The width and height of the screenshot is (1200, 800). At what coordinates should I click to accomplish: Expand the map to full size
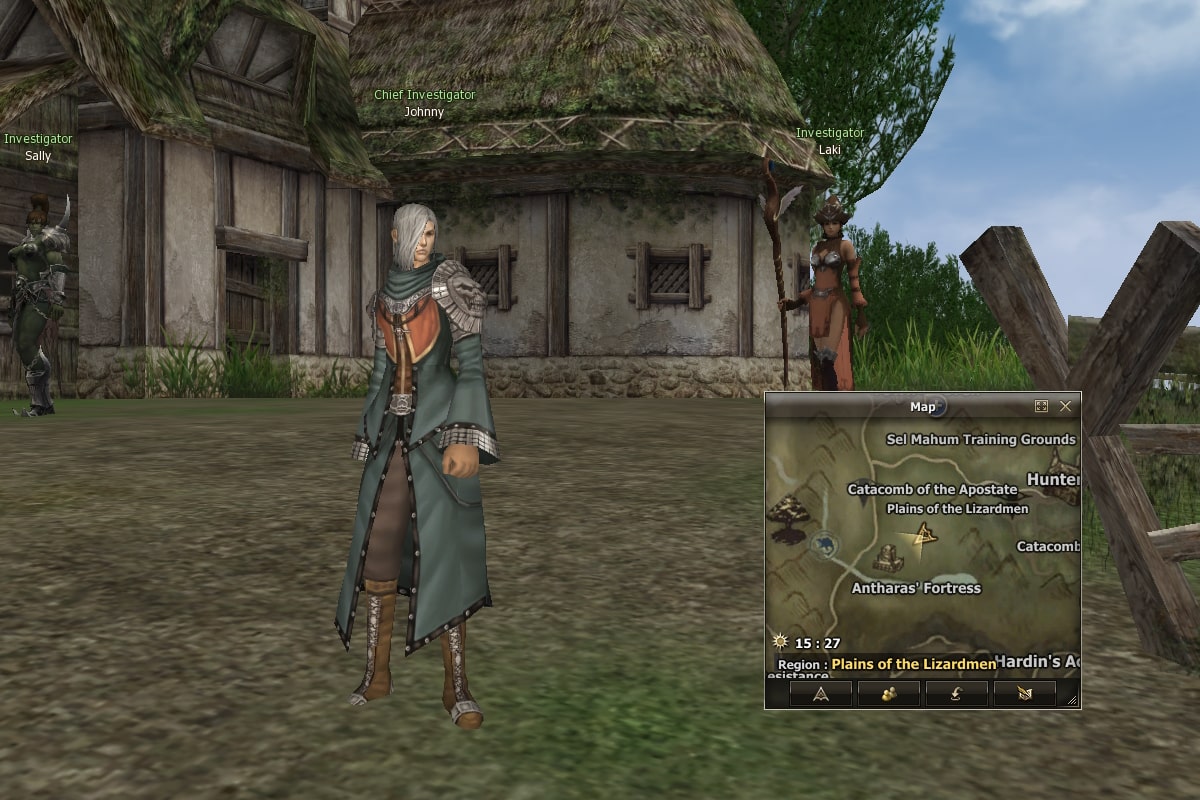tap(1041, 407)
